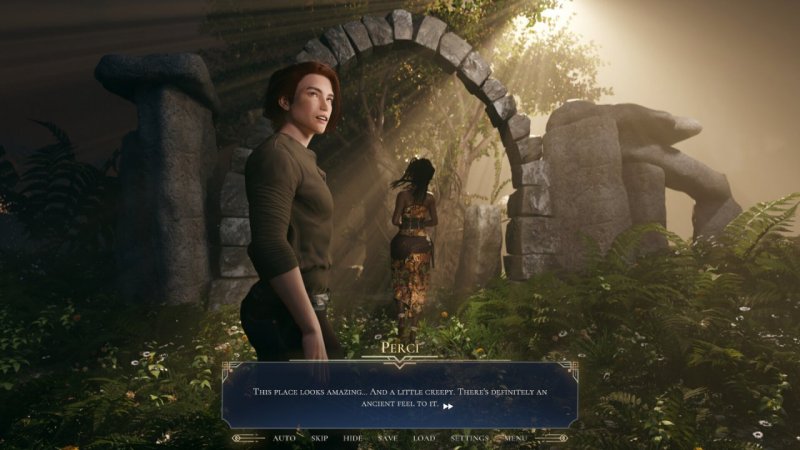Open the Settings screen

click(x=469, y=438)
